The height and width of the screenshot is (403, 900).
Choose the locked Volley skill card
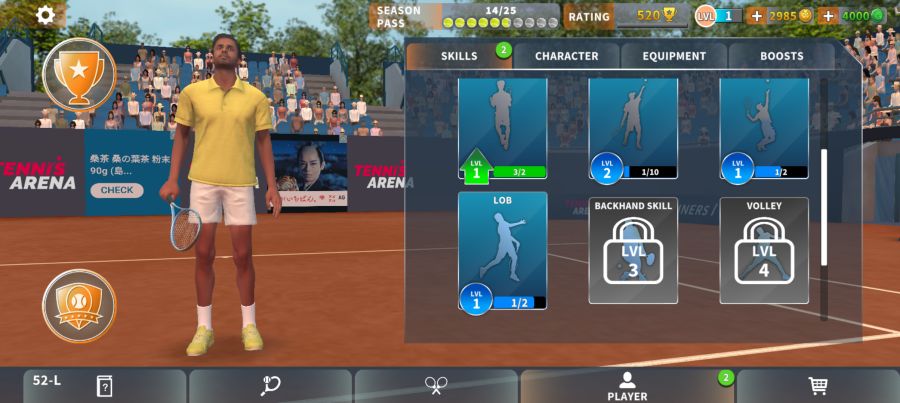pos(764,250)
